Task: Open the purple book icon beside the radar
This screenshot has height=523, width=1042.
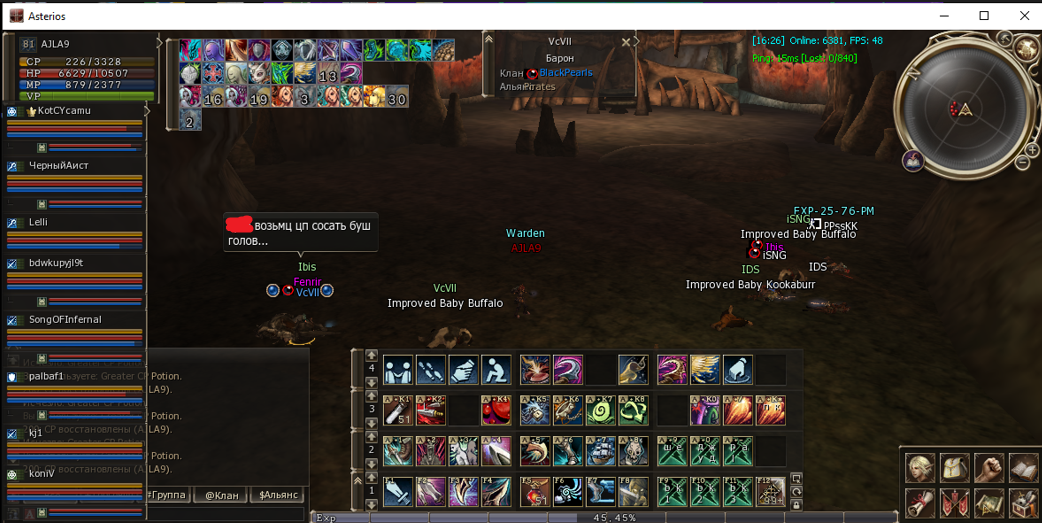Action: 913,160
